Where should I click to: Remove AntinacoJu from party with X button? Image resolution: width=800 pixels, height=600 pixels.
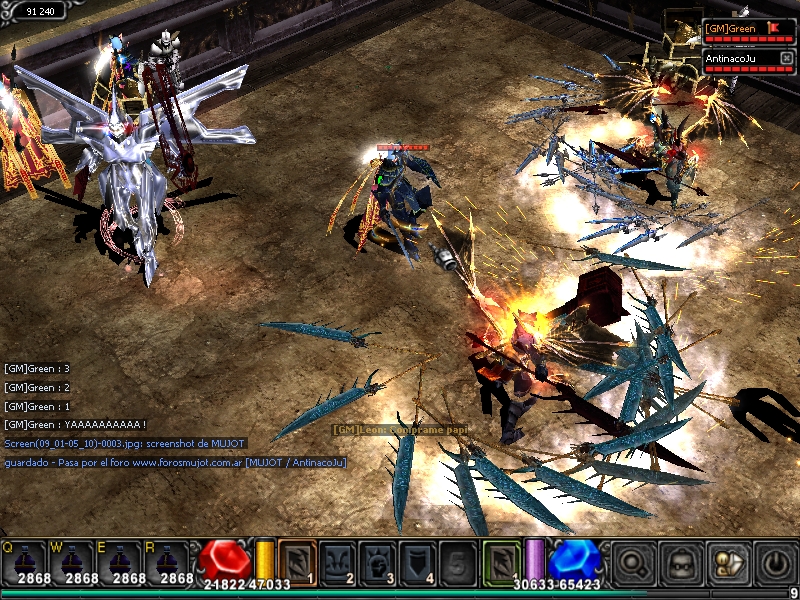coord(786,58)
